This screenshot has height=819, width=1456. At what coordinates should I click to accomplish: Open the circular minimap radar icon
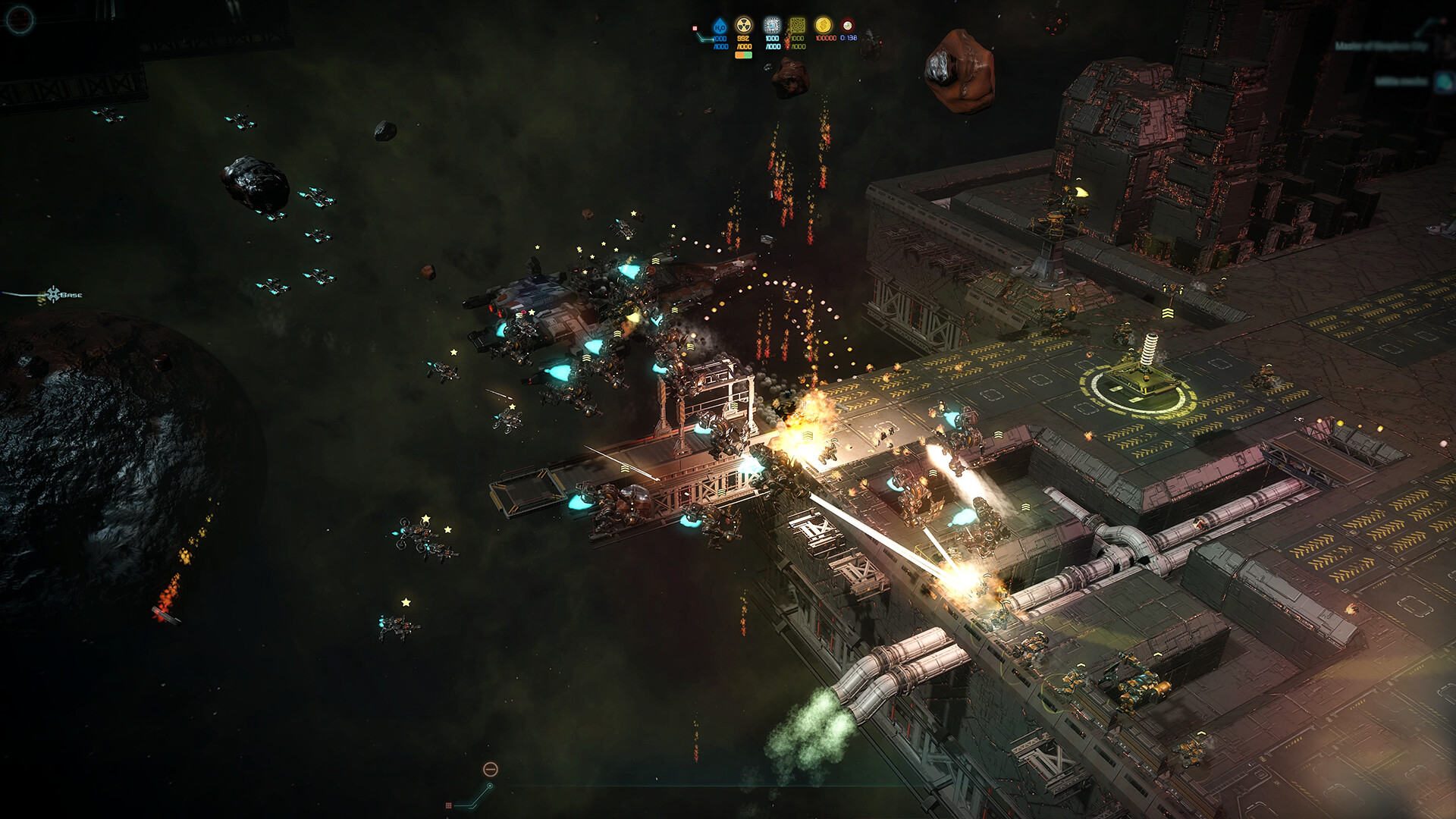(x=19, y=18)
